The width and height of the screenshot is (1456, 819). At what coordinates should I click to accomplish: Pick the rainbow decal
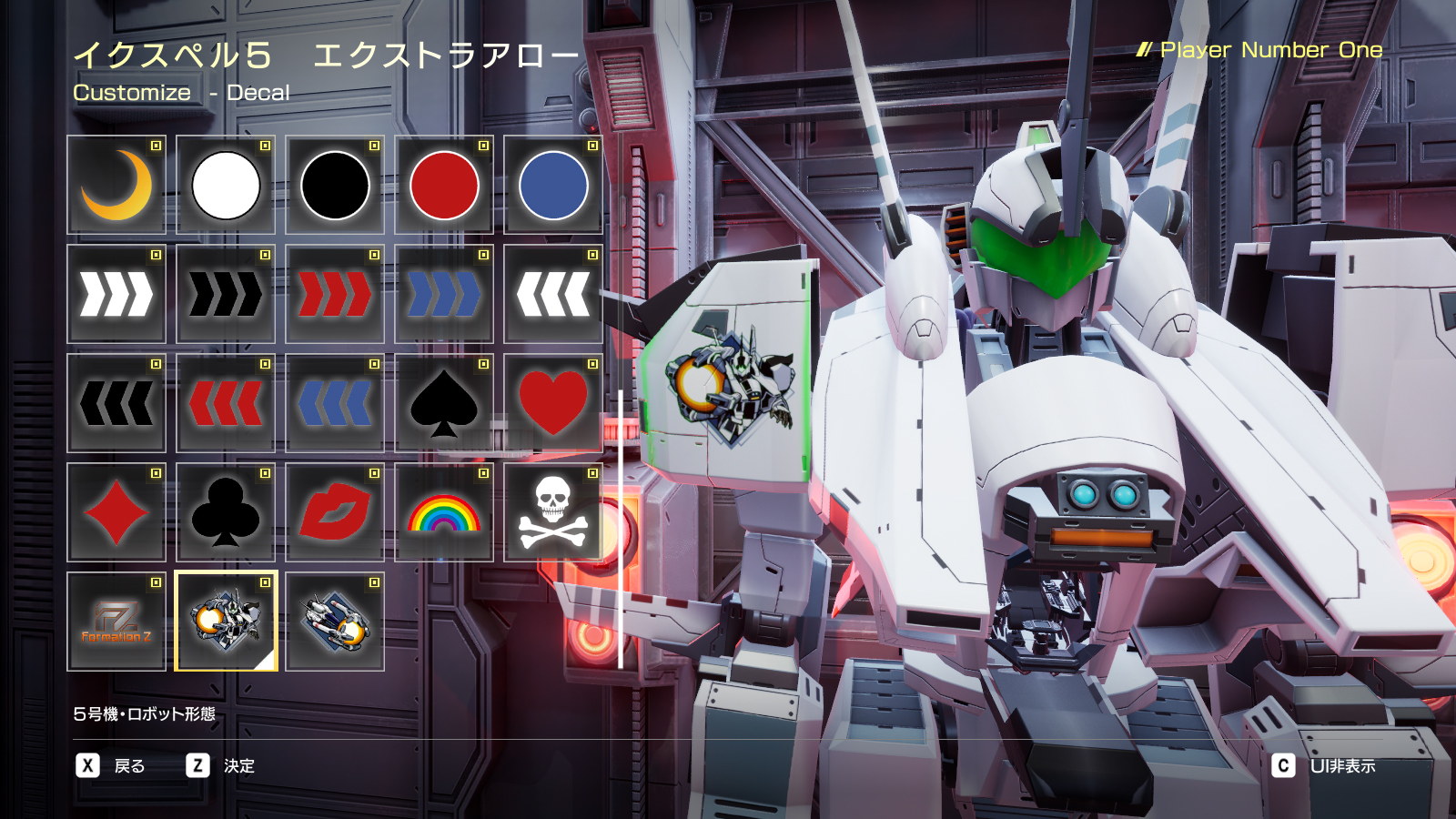(x=443, y=512)
